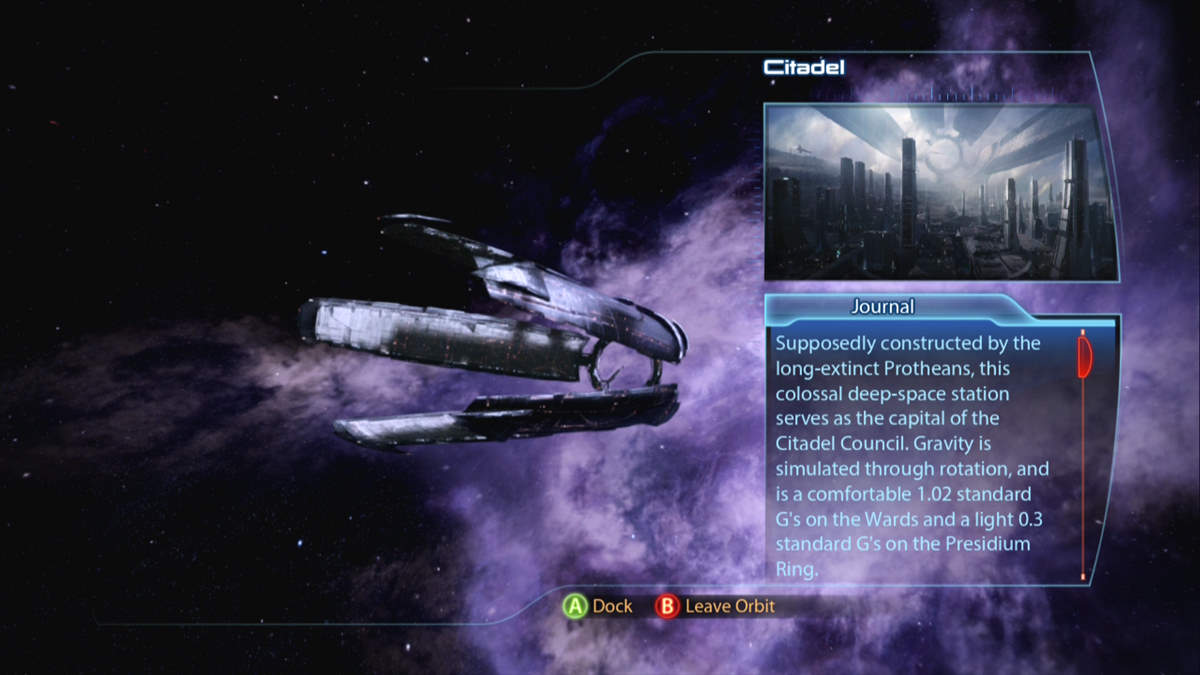This screenshot has height=675, width=1200.
Task: Choose the Dock option
Action: click(x=598, y=606)
